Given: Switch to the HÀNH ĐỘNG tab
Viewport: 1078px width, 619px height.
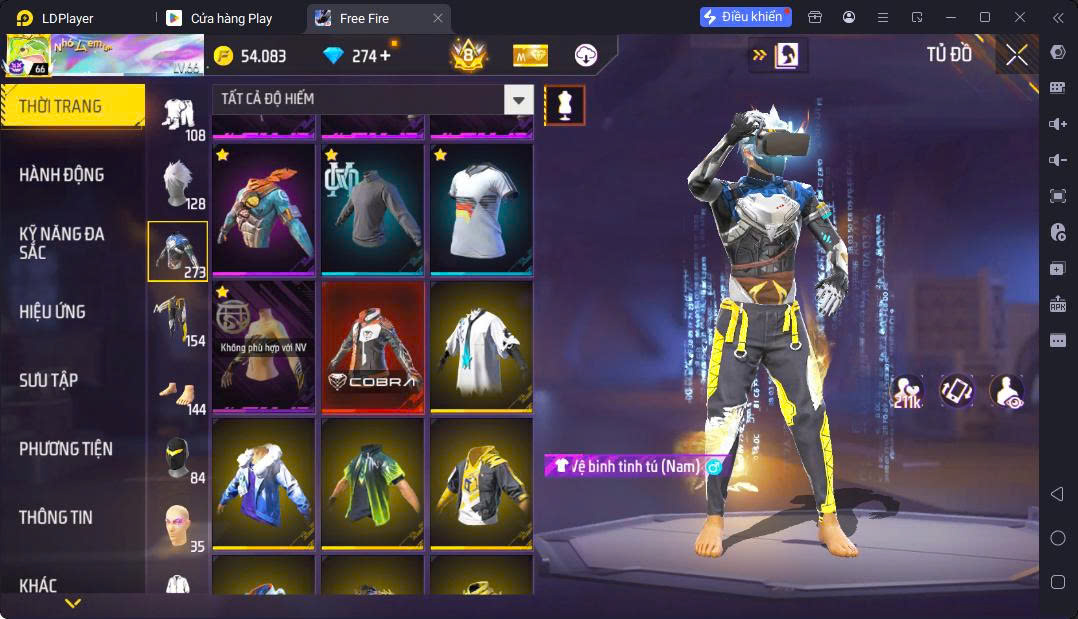Looking at the screenshot, I should coord(62,175).
